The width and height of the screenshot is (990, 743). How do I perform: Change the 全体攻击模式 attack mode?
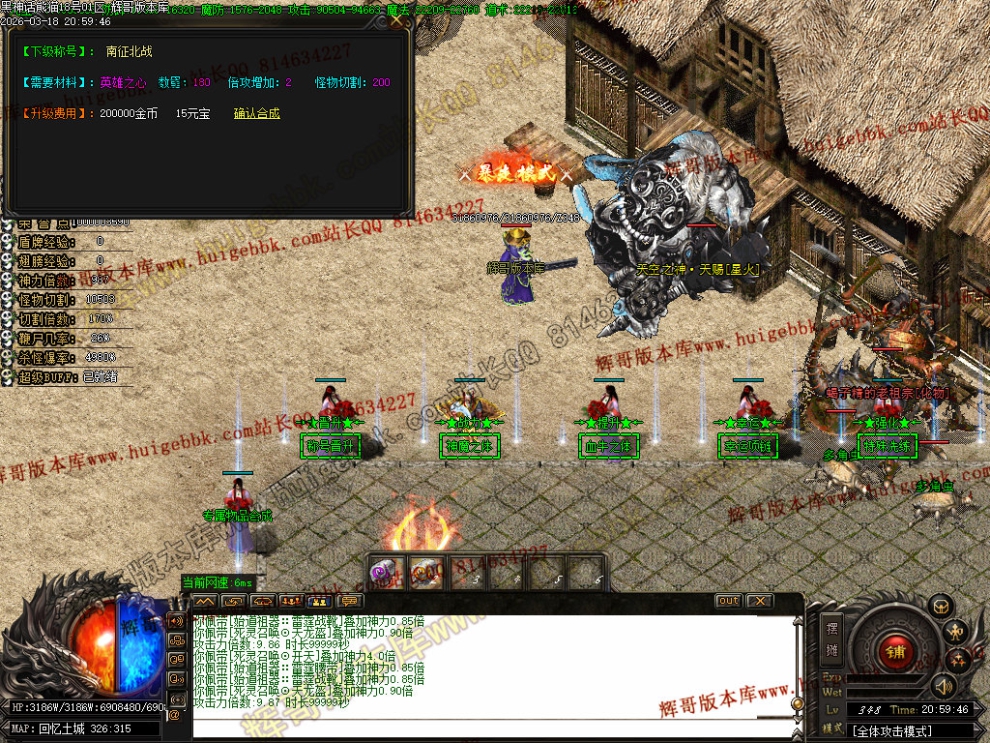point(892,732)
